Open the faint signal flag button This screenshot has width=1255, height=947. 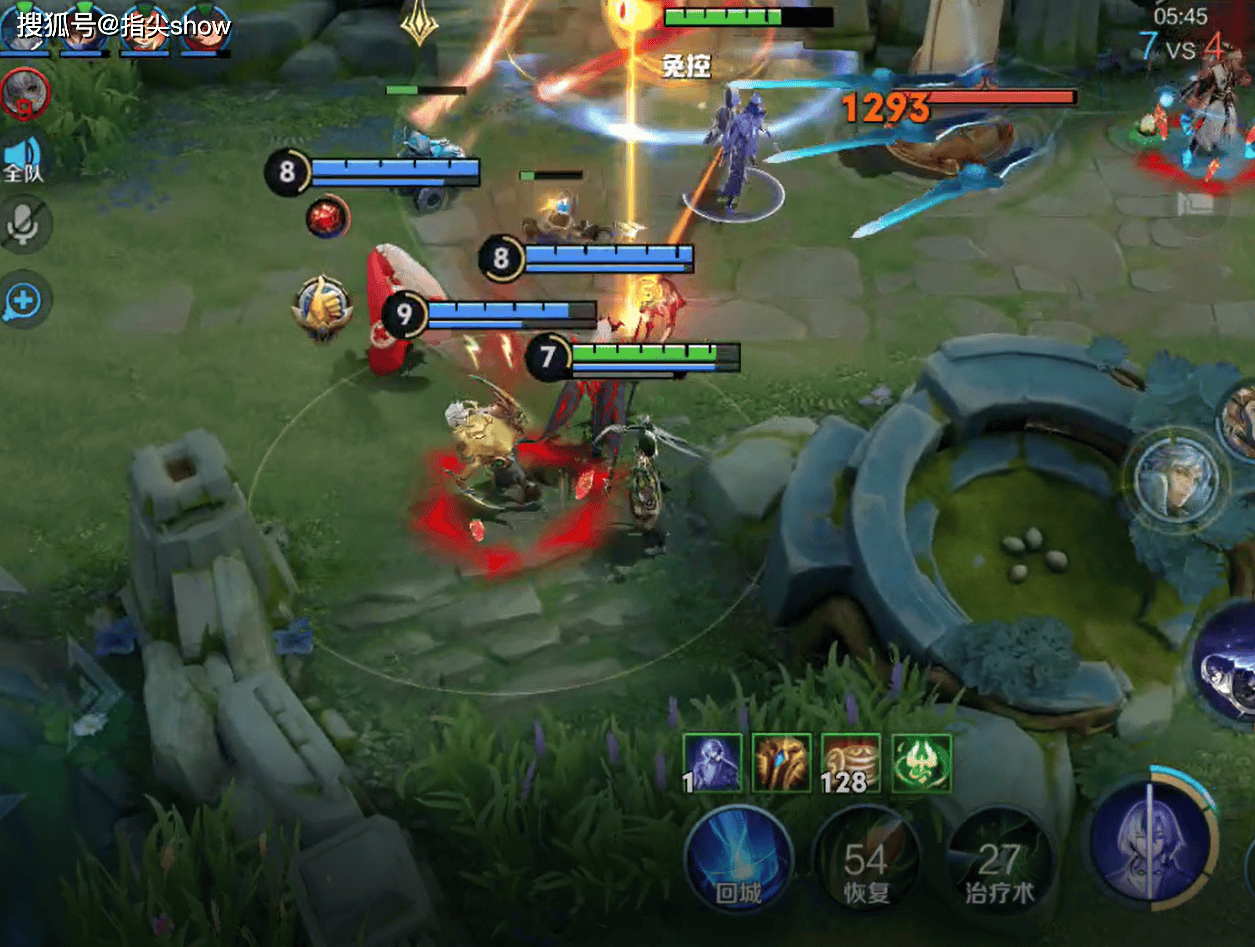pos(1196,205)
